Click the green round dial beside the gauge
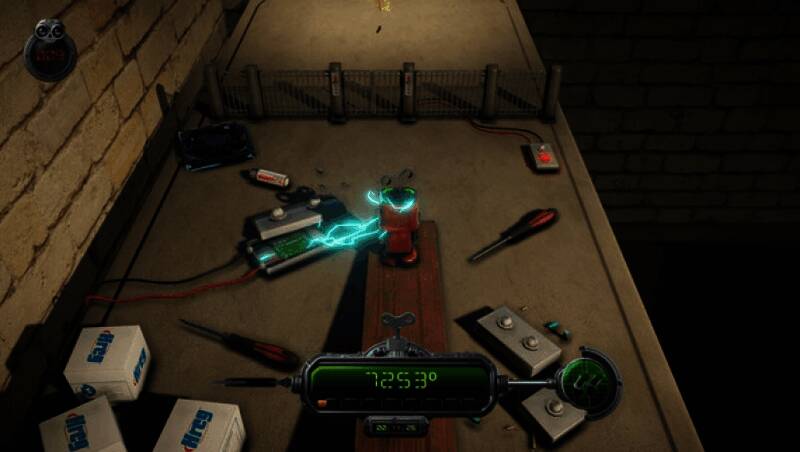Image resolution: width=800 pixels, height=452 pixels. pyautogui.click(x=580, y=379)
